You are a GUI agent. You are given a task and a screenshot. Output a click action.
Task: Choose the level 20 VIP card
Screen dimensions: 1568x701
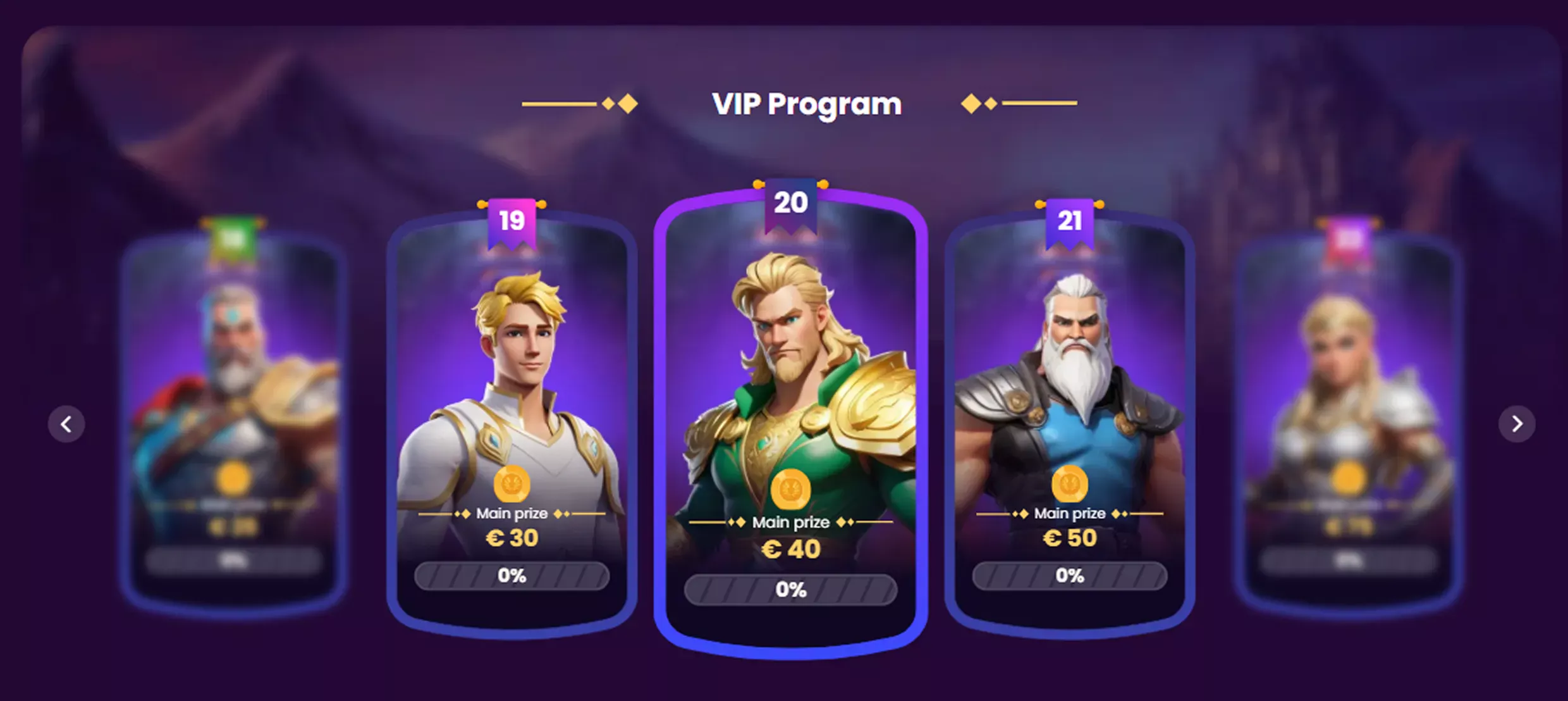[790, 418]
